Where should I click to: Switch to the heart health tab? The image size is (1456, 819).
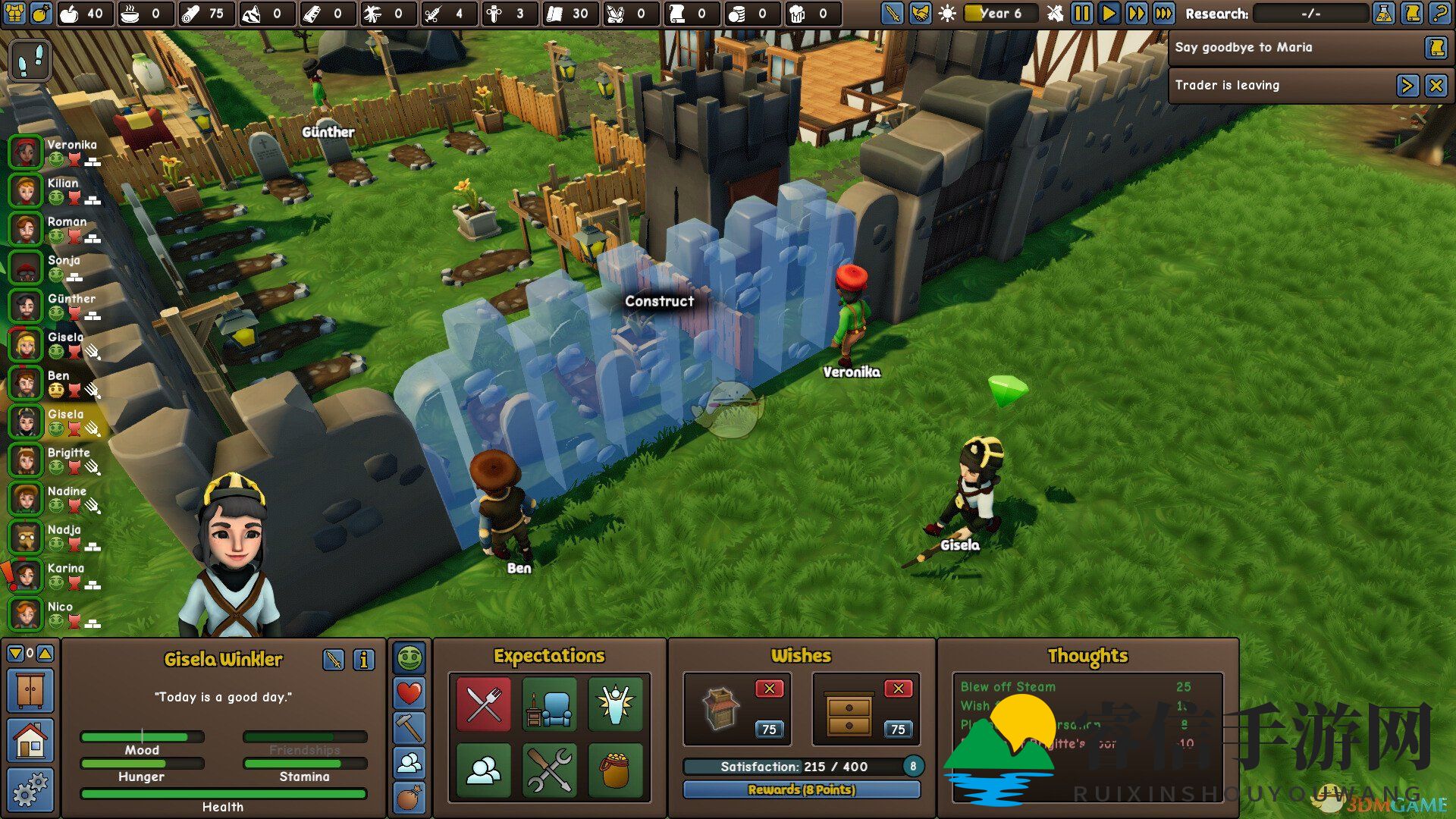point(409,693)
